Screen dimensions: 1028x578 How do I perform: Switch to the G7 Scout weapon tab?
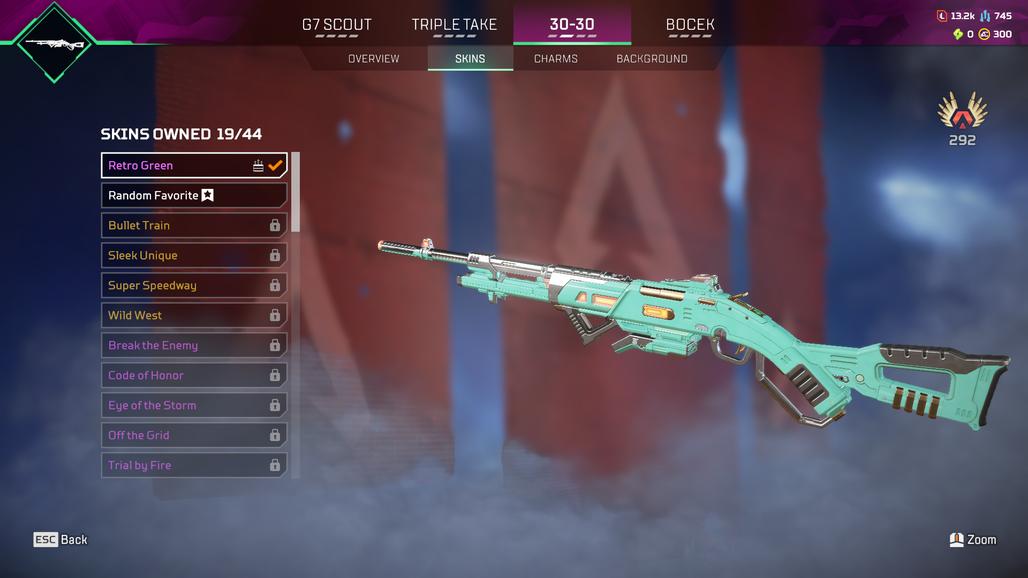click(x=336, y=25)
